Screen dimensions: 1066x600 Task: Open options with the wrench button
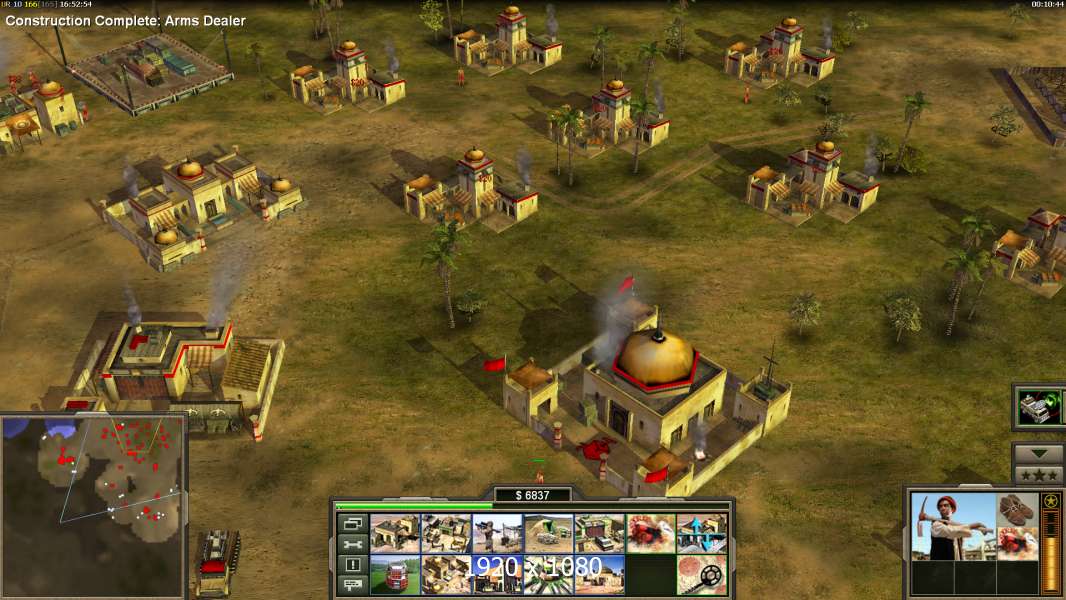tap(352, 544)
